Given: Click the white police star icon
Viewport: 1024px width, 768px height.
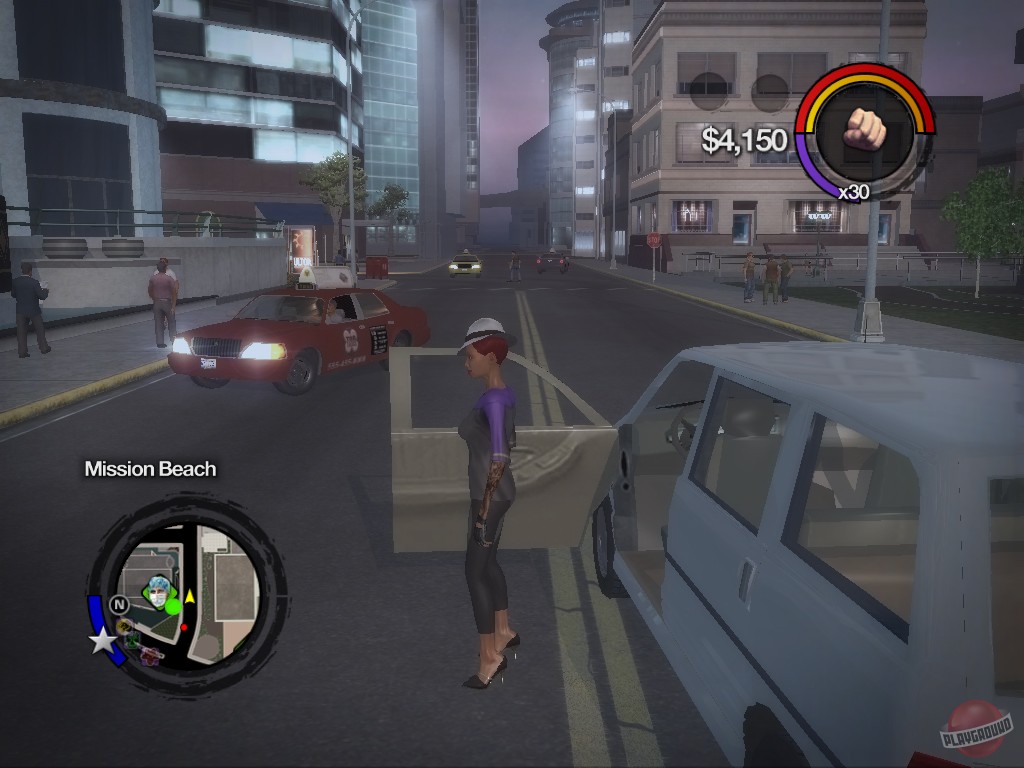Looking at the screenshot, I should (103, 640).
